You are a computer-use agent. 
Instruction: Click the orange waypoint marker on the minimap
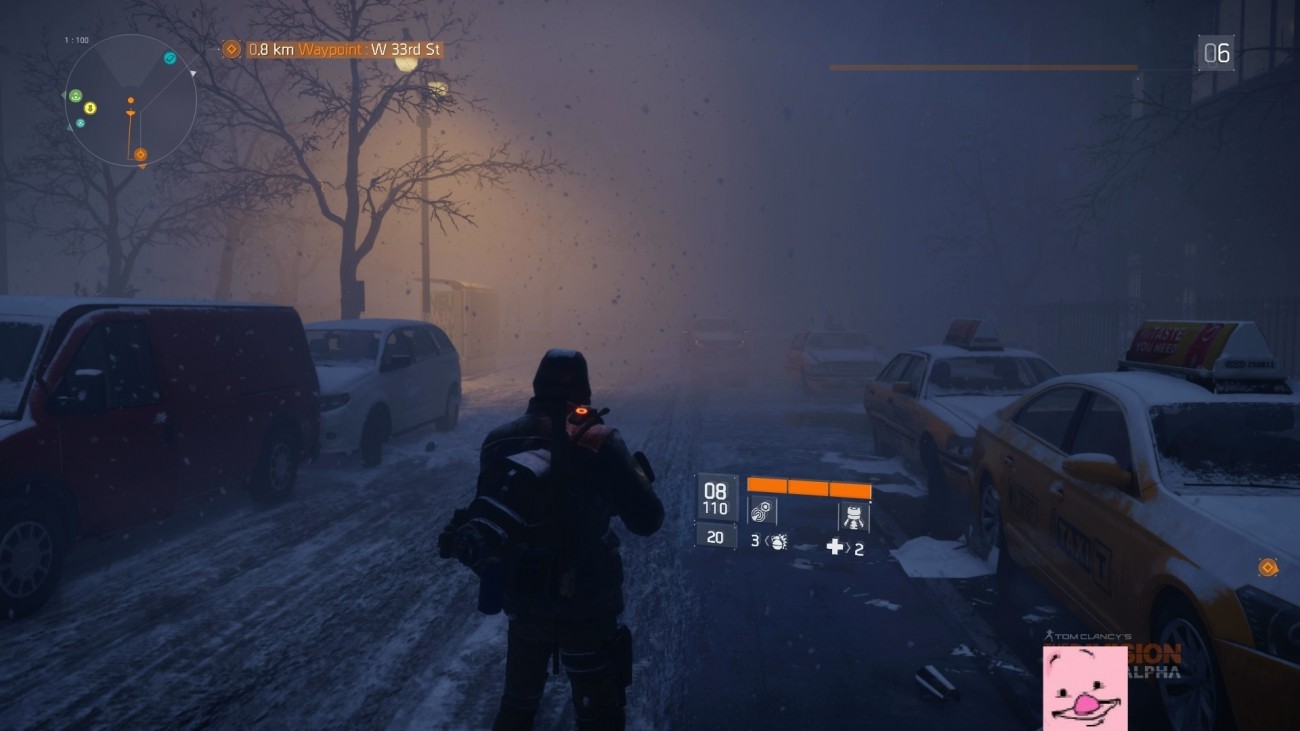click(x=140, y=153)
